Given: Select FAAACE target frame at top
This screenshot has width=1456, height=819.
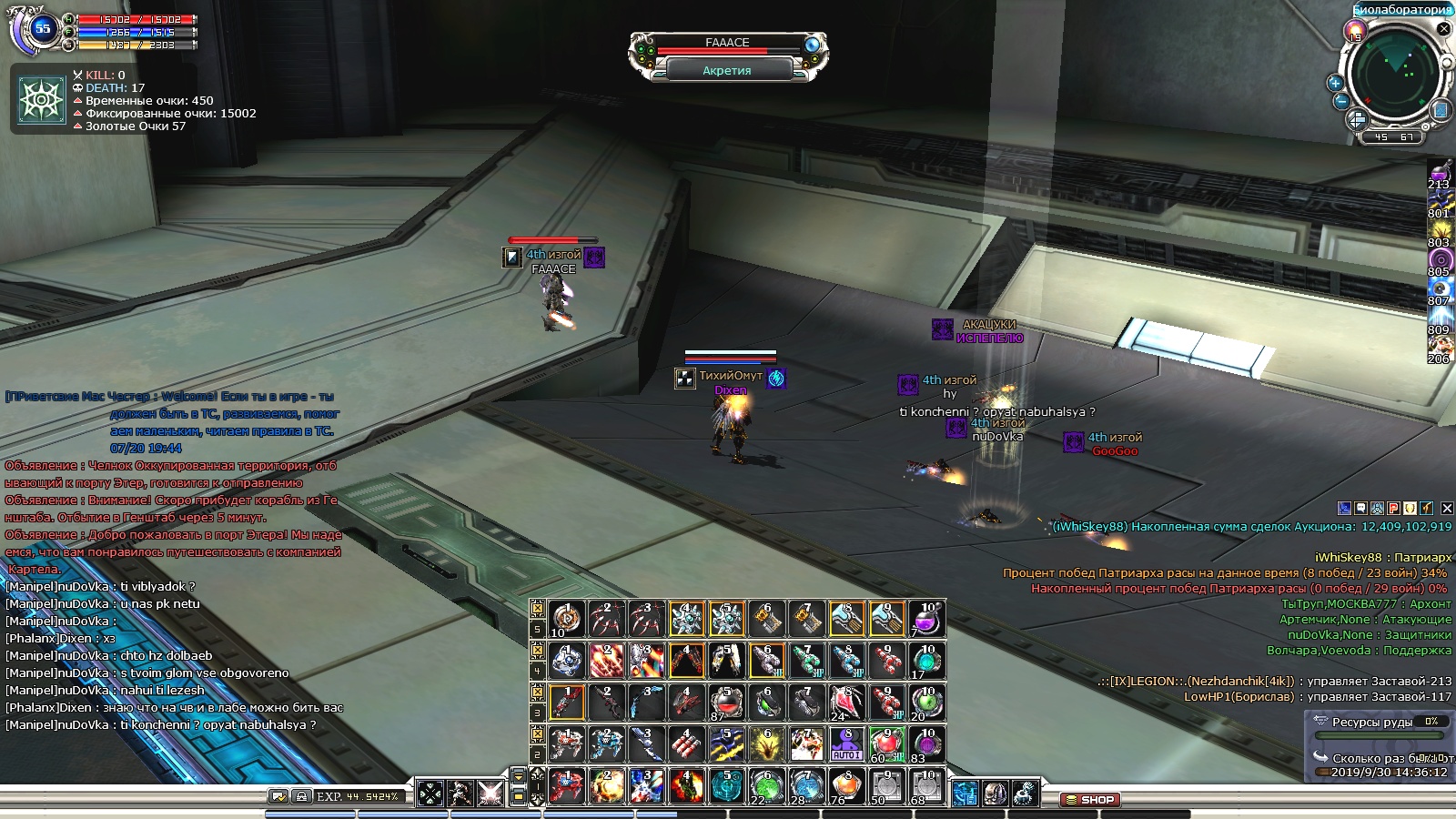Looking at the screenshot, I should click(x=728, y=43).
